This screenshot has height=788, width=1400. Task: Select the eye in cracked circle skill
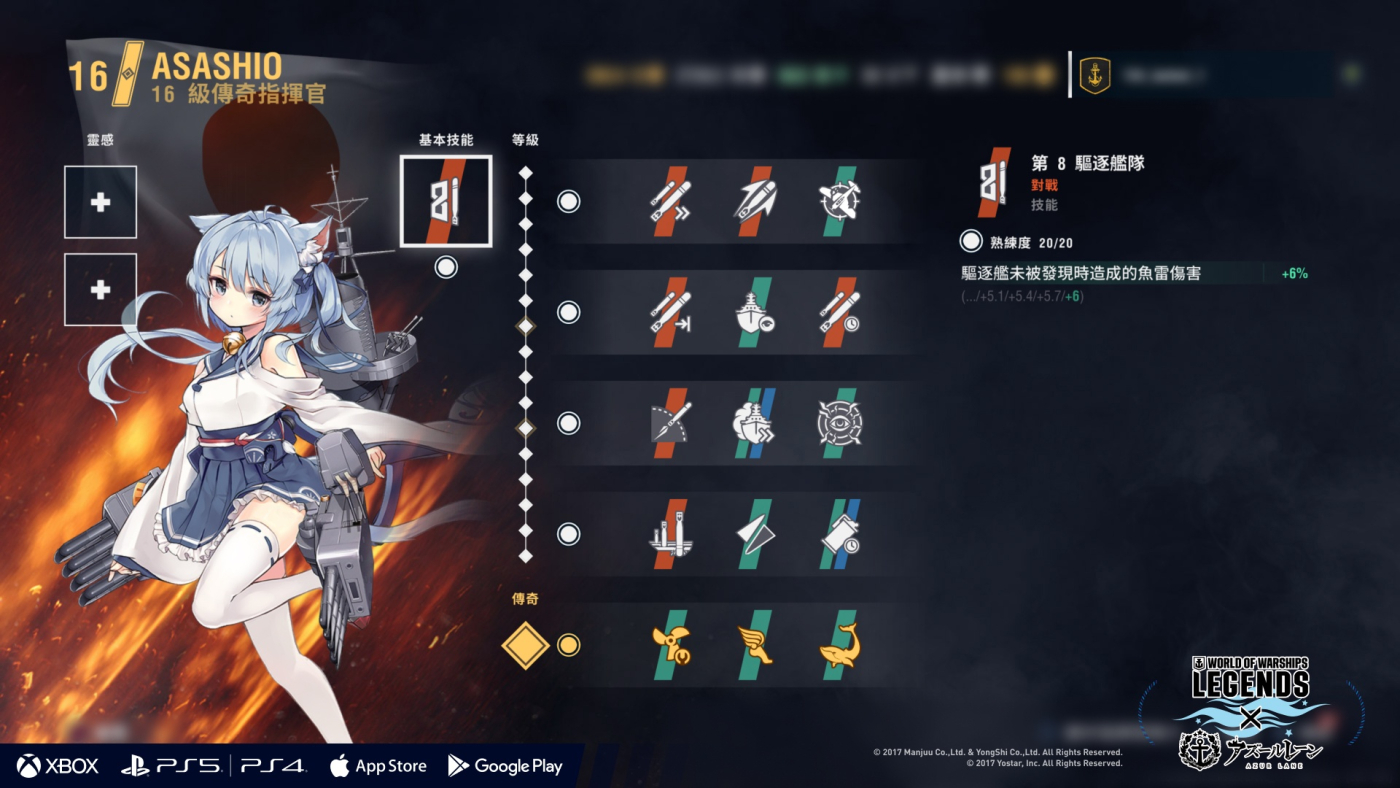click(x=838, y=423)
